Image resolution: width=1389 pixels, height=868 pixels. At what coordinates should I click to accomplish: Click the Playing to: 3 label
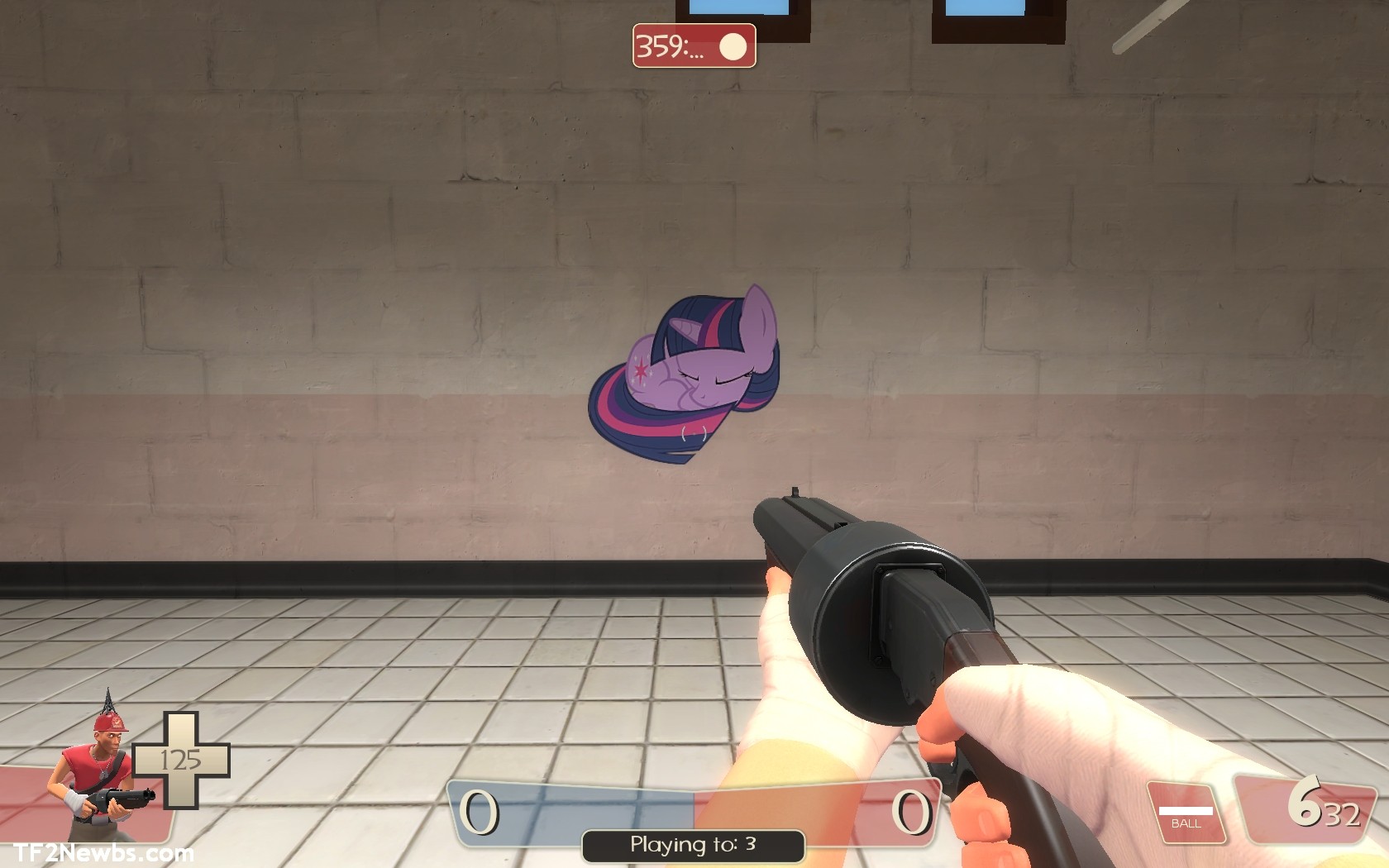pos(693,846)
